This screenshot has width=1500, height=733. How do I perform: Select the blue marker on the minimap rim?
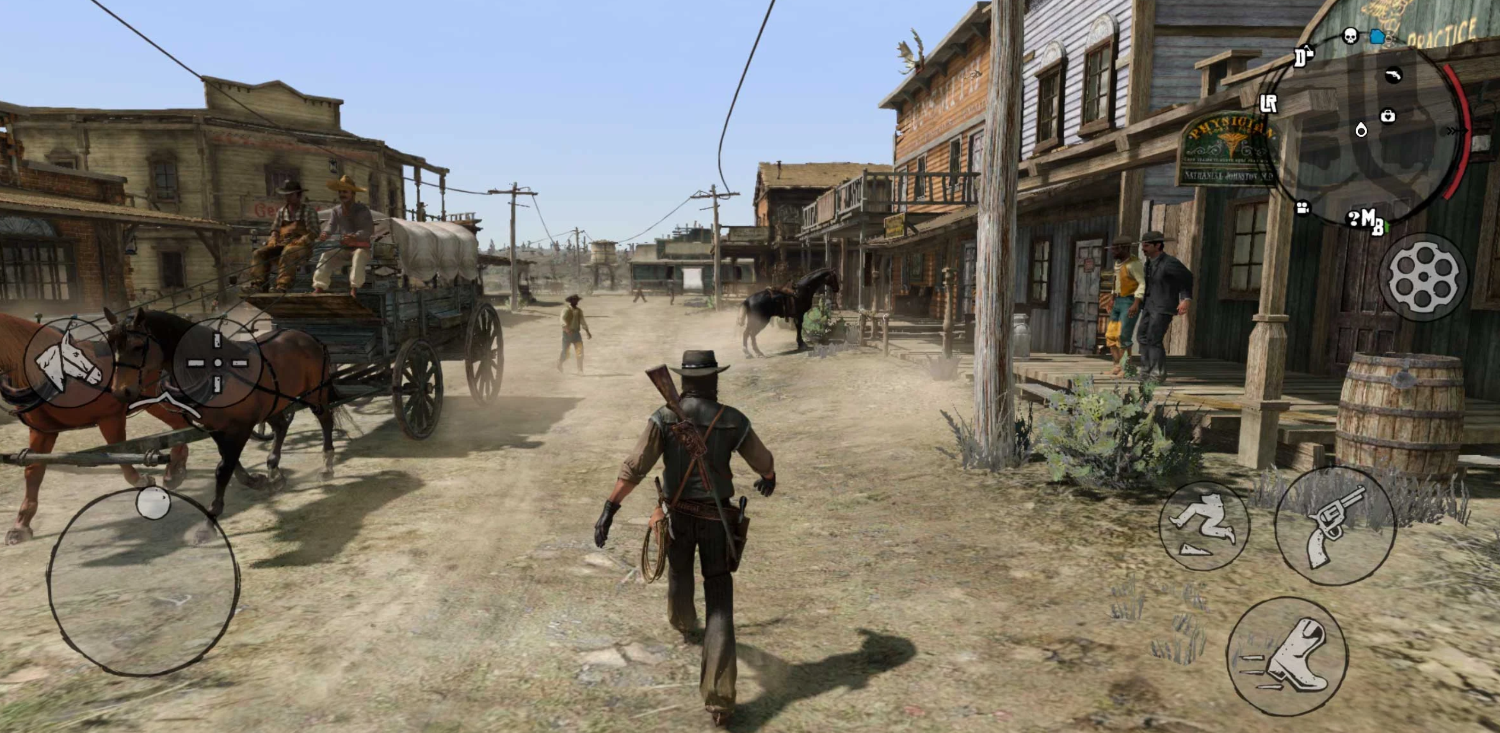[x=1377, y=37]
